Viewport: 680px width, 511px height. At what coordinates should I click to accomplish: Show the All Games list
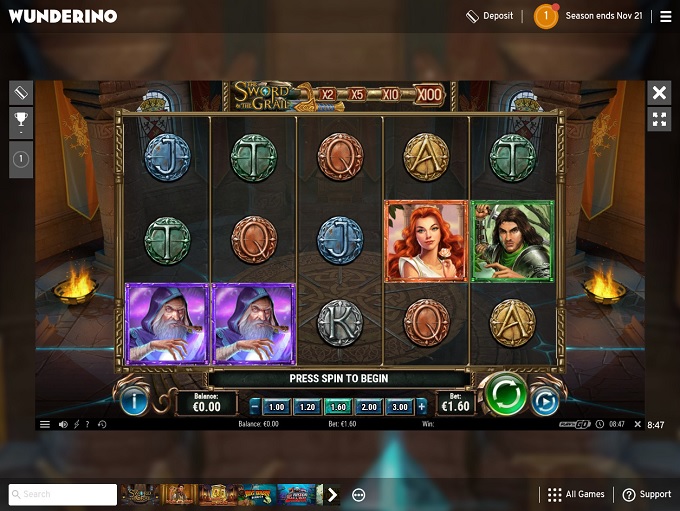click(576, 494)
